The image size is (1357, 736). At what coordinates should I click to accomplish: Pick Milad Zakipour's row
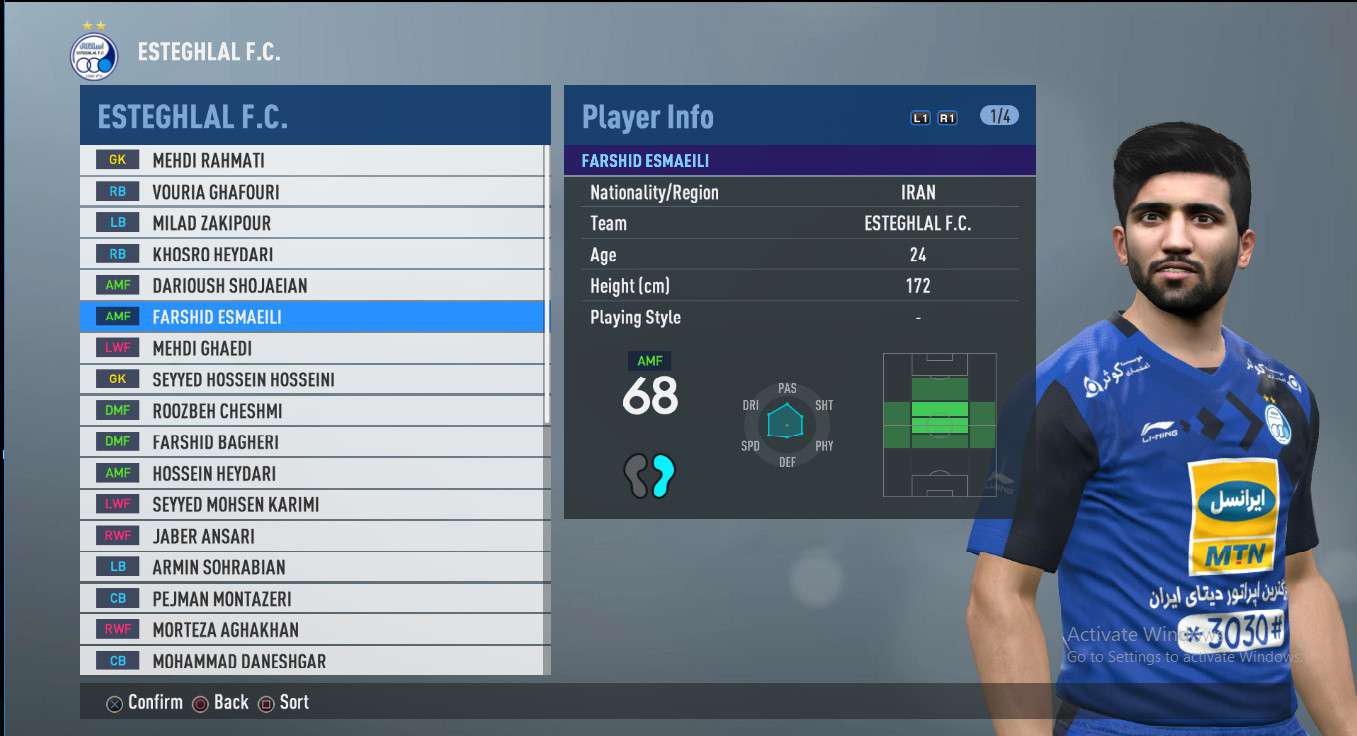point(312,223)
